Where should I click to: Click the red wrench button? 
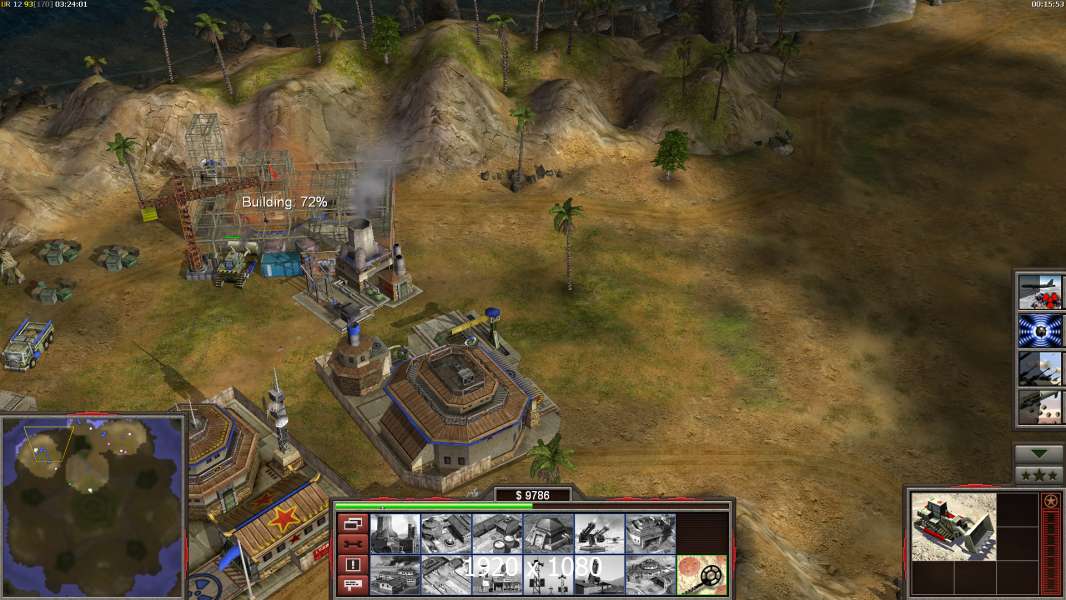click(351, 544)
